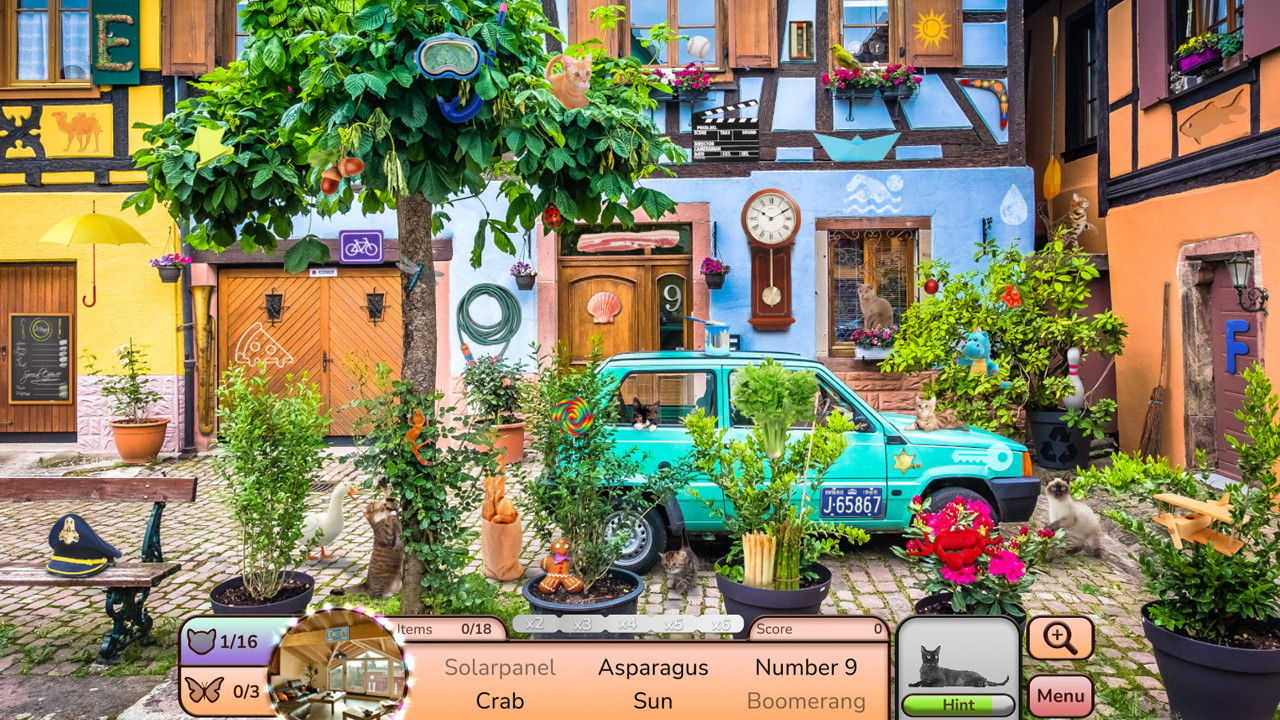Click the Items 0/18 progress bar
The image size is (1280, 720).
click(x=452, y=629)
